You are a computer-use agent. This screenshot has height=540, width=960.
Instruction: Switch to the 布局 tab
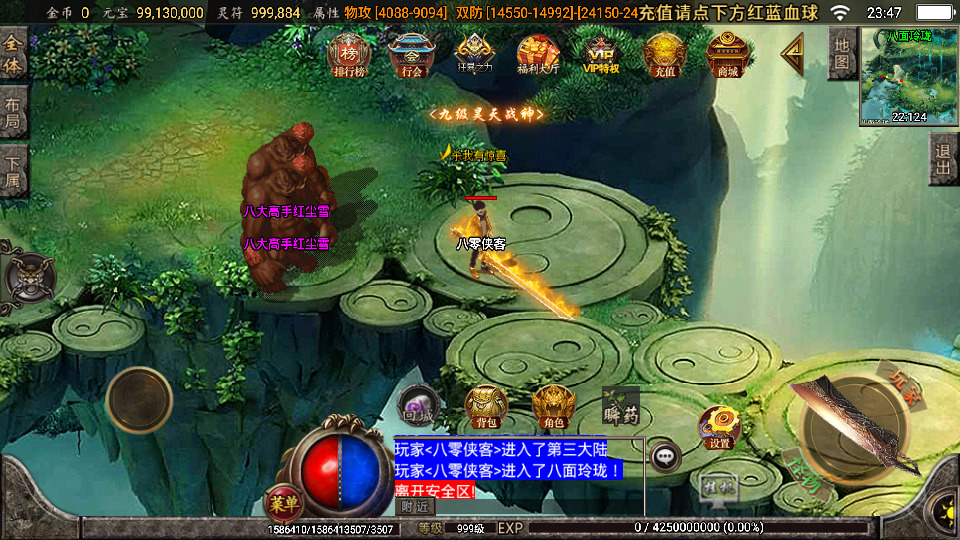coord(13,113)
